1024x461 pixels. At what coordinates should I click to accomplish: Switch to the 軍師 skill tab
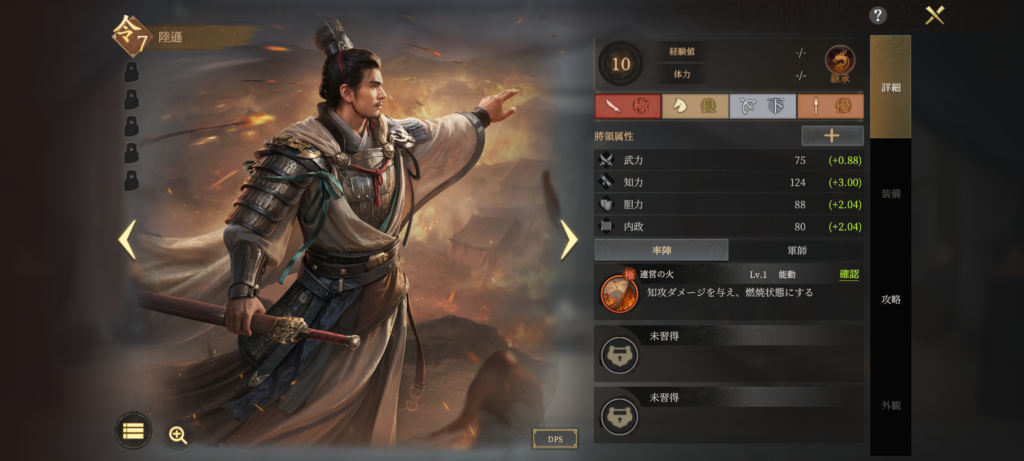pyautogui.click(x=796, y=250)
